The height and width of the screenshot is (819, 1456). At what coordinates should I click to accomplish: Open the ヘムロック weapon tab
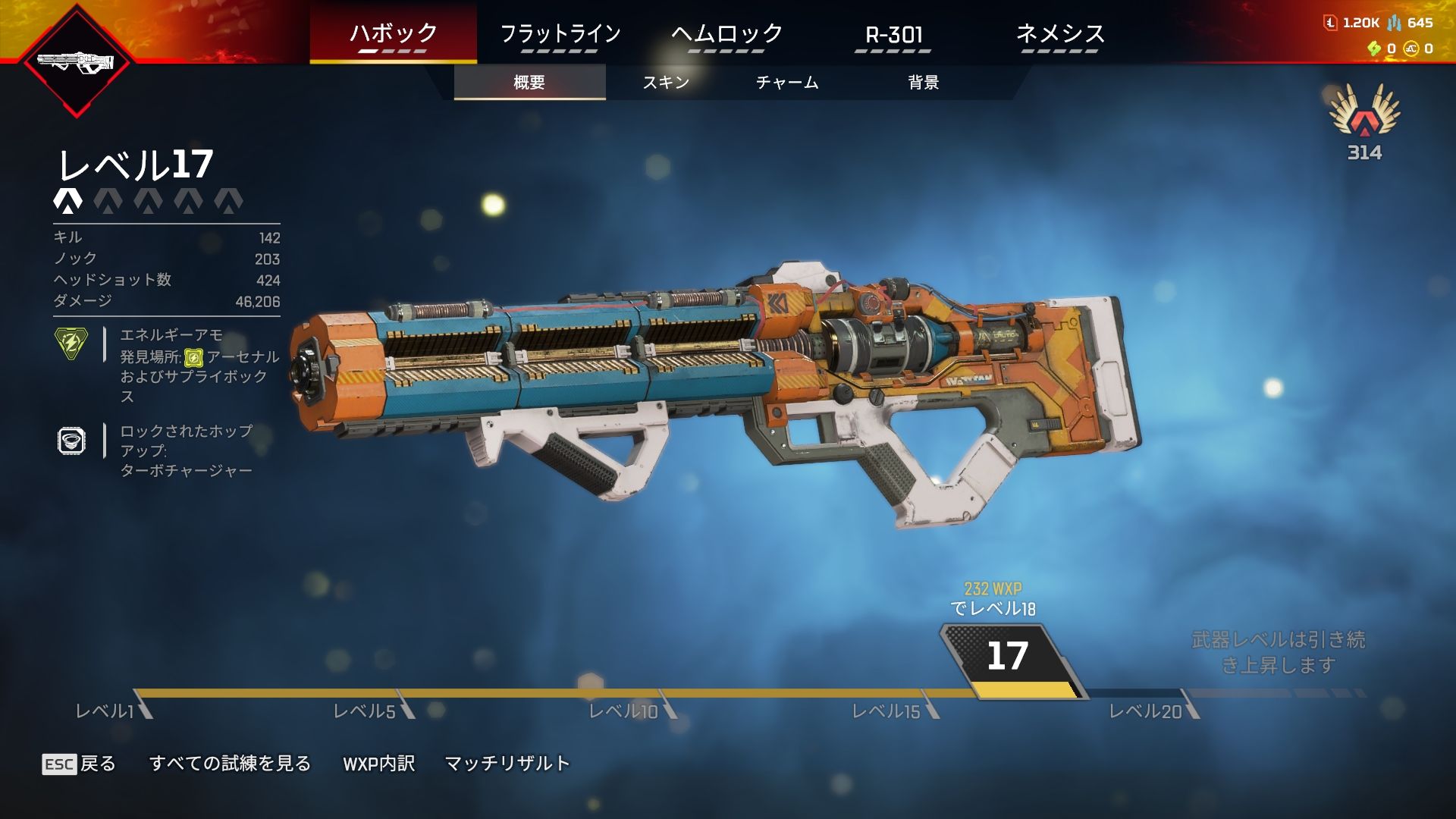(x=726, y=34)
